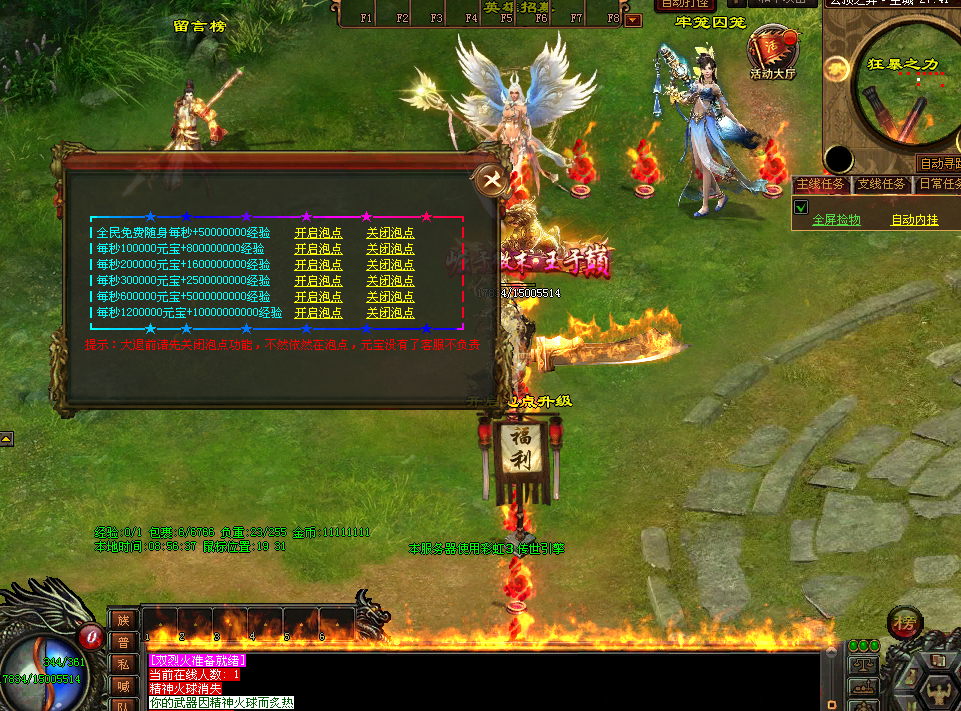The image size is (961, 711).
Task: Click 关闭泡点 on the free 全民免费 row
Action: [x=390, y=232]
